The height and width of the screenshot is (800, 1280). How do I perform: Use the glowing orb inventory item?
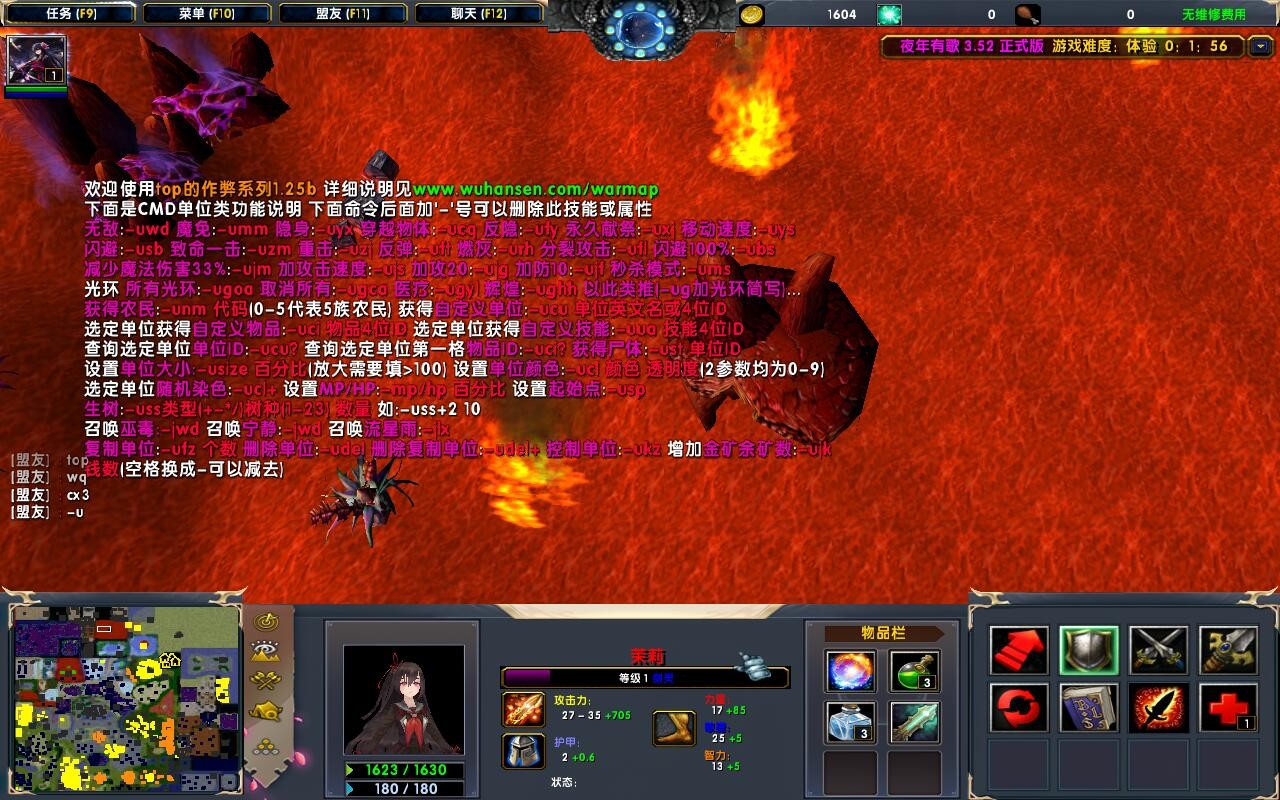tap(851, 671)
